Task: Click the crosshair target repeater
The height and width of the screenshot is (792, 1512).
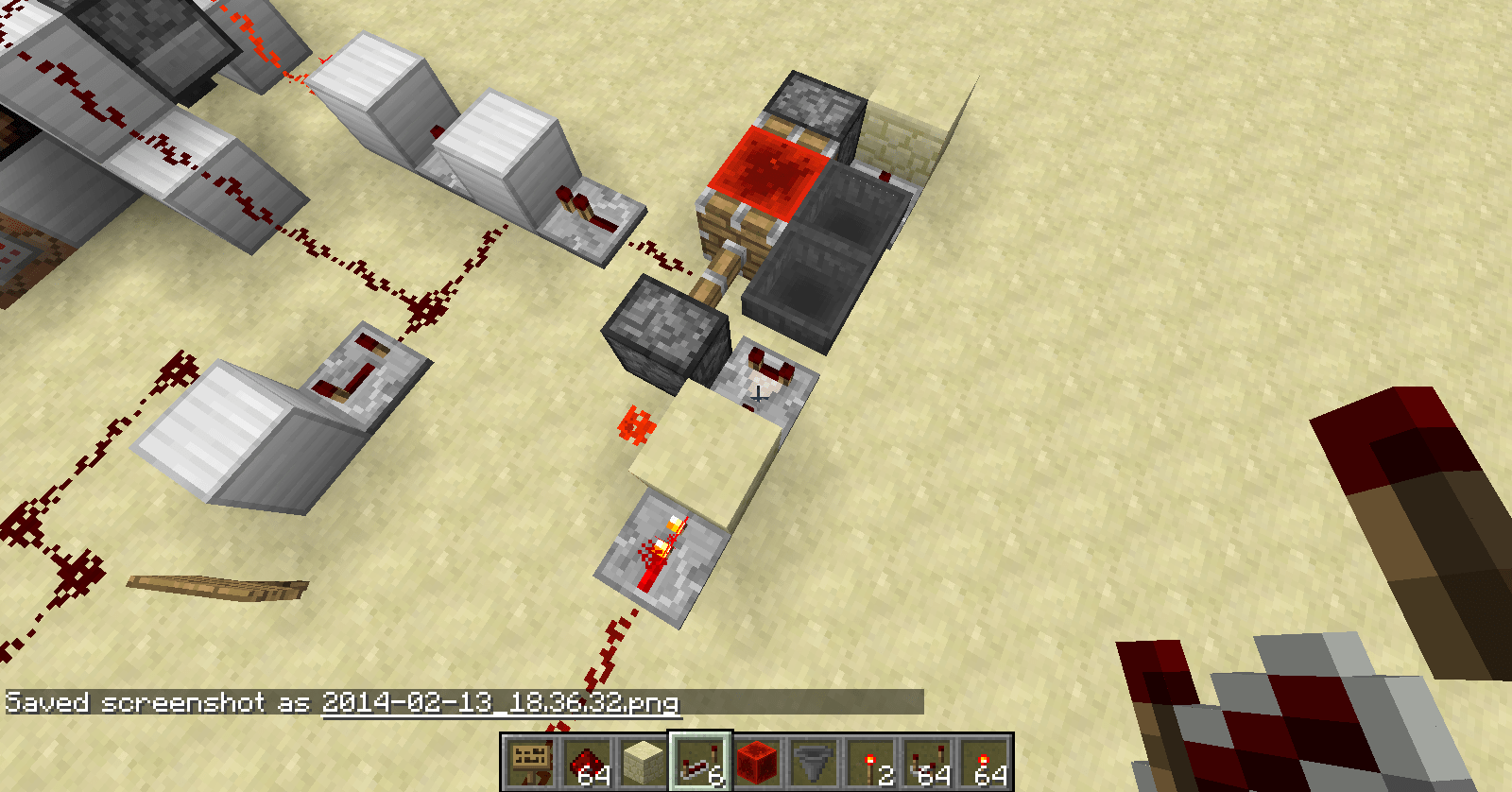Action: coord(761,392)
